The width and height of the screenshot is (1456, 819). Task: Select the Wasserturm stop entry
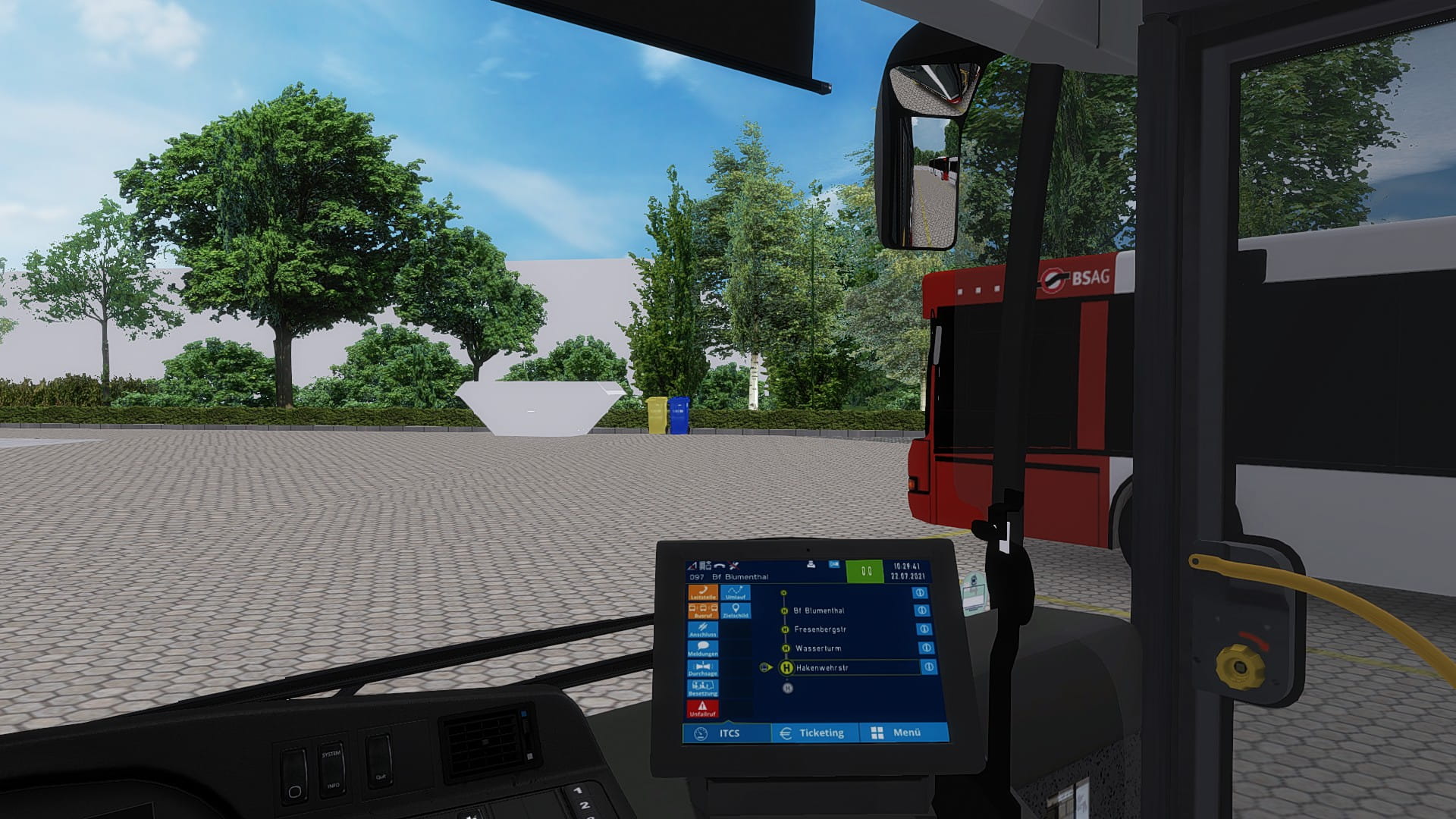(818, 648)
